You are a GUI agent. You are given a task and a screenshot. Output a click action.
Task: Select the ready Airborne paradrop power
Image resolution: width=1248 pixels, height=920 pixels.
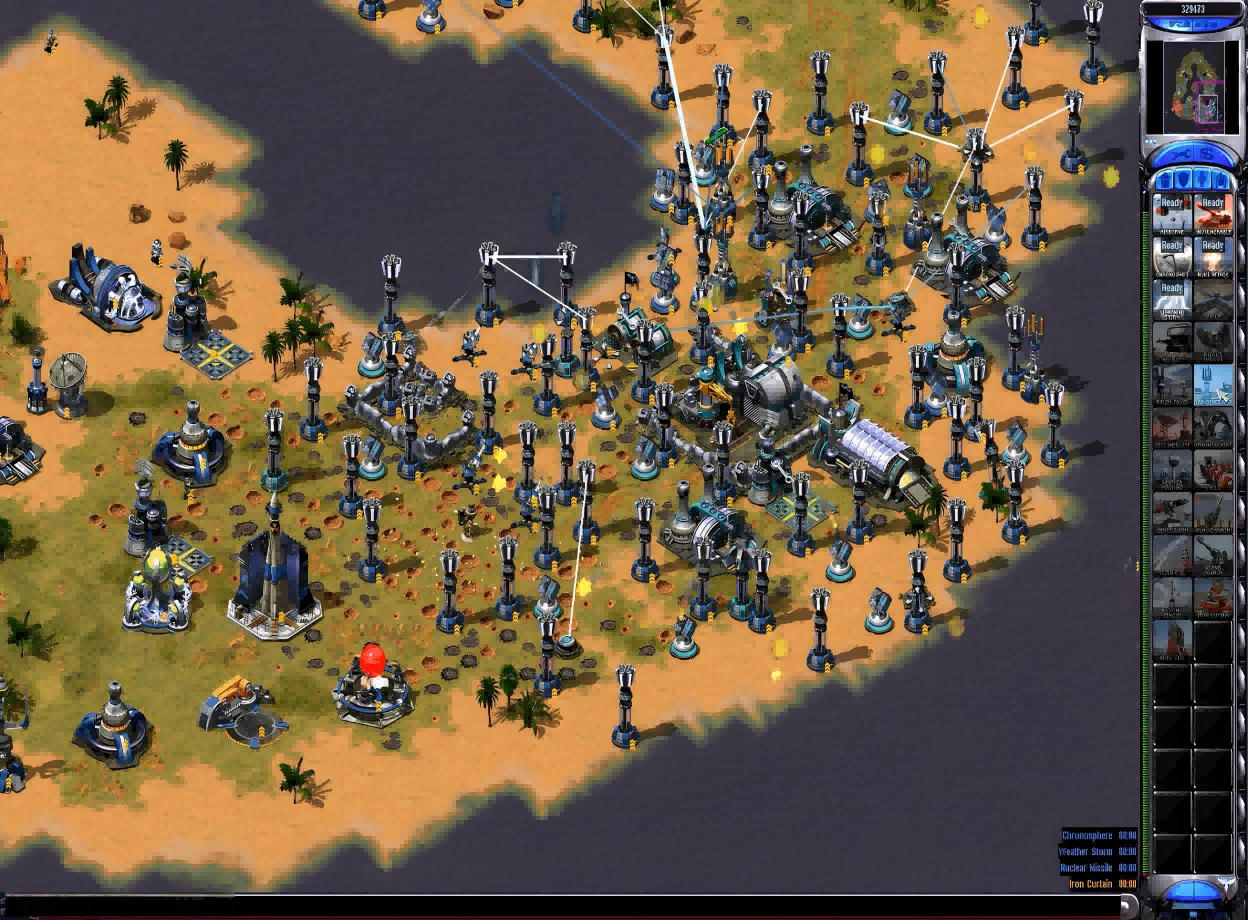[1172, 213]
